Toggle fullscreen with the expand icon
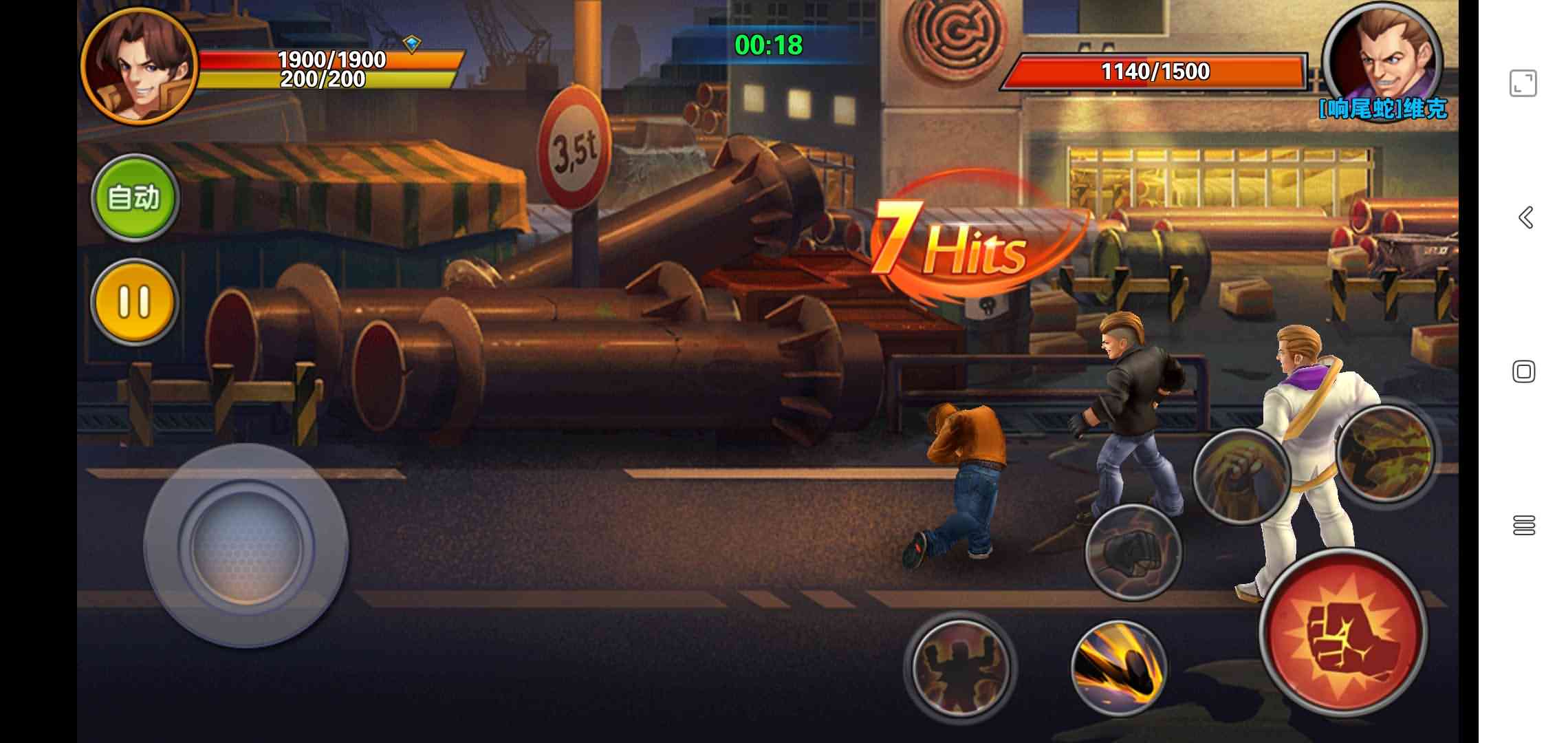Viewport: 1568px width, 743px height. tap(1523, 84)
